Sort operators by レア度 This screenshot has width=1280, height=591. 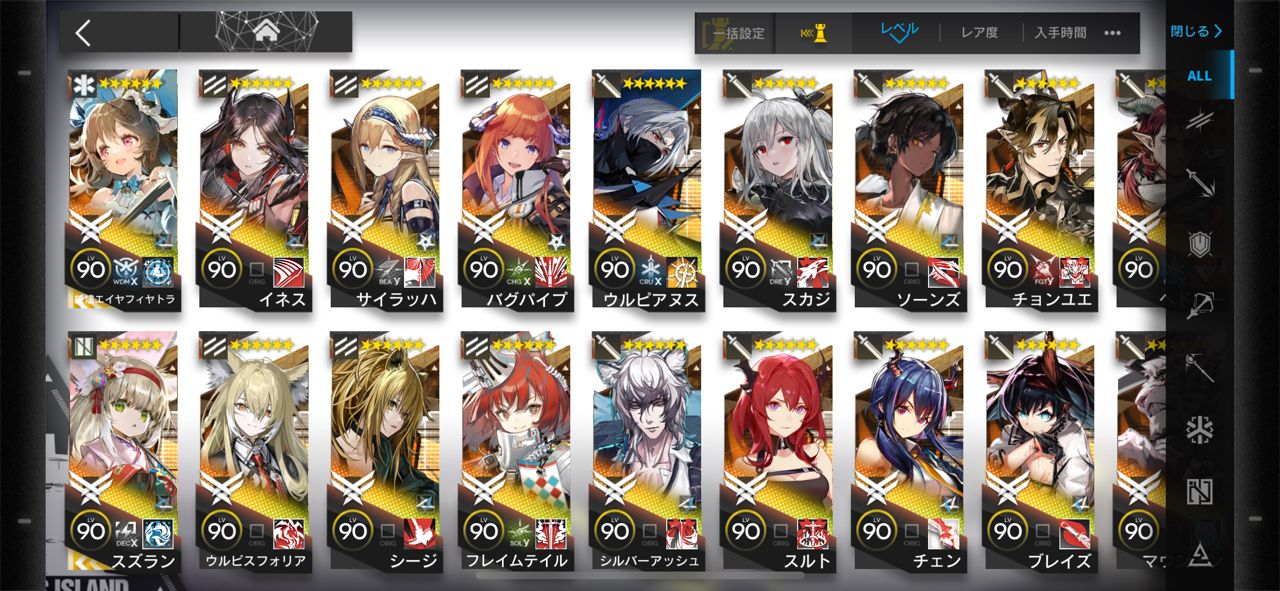979,33
